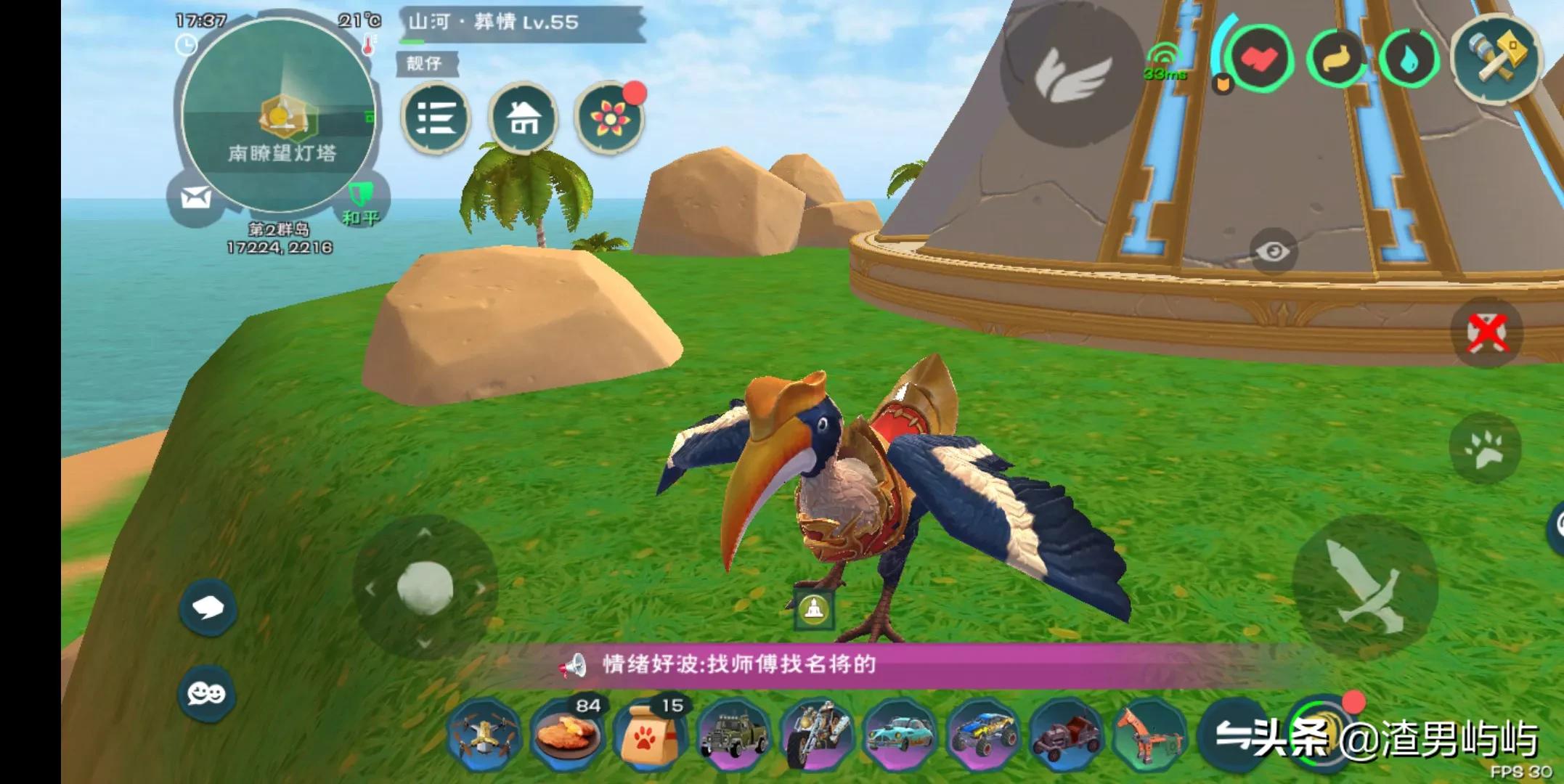This screenshot has height=784, width=1564.
Task: Toggle the eye view button
Action: coord(1272,251)
